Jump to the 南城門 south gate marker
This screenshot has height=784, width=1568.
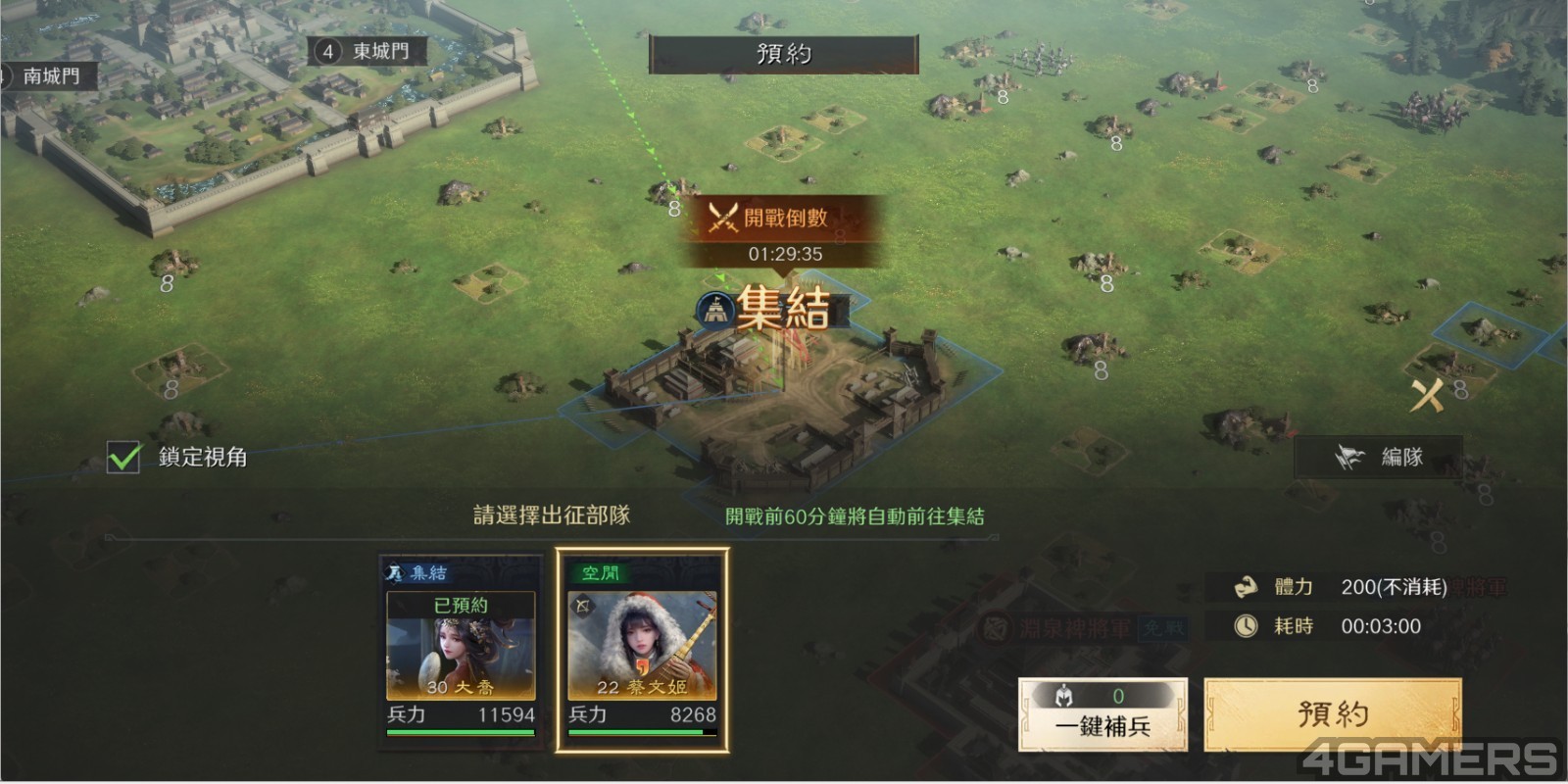(x=48, y=75)
